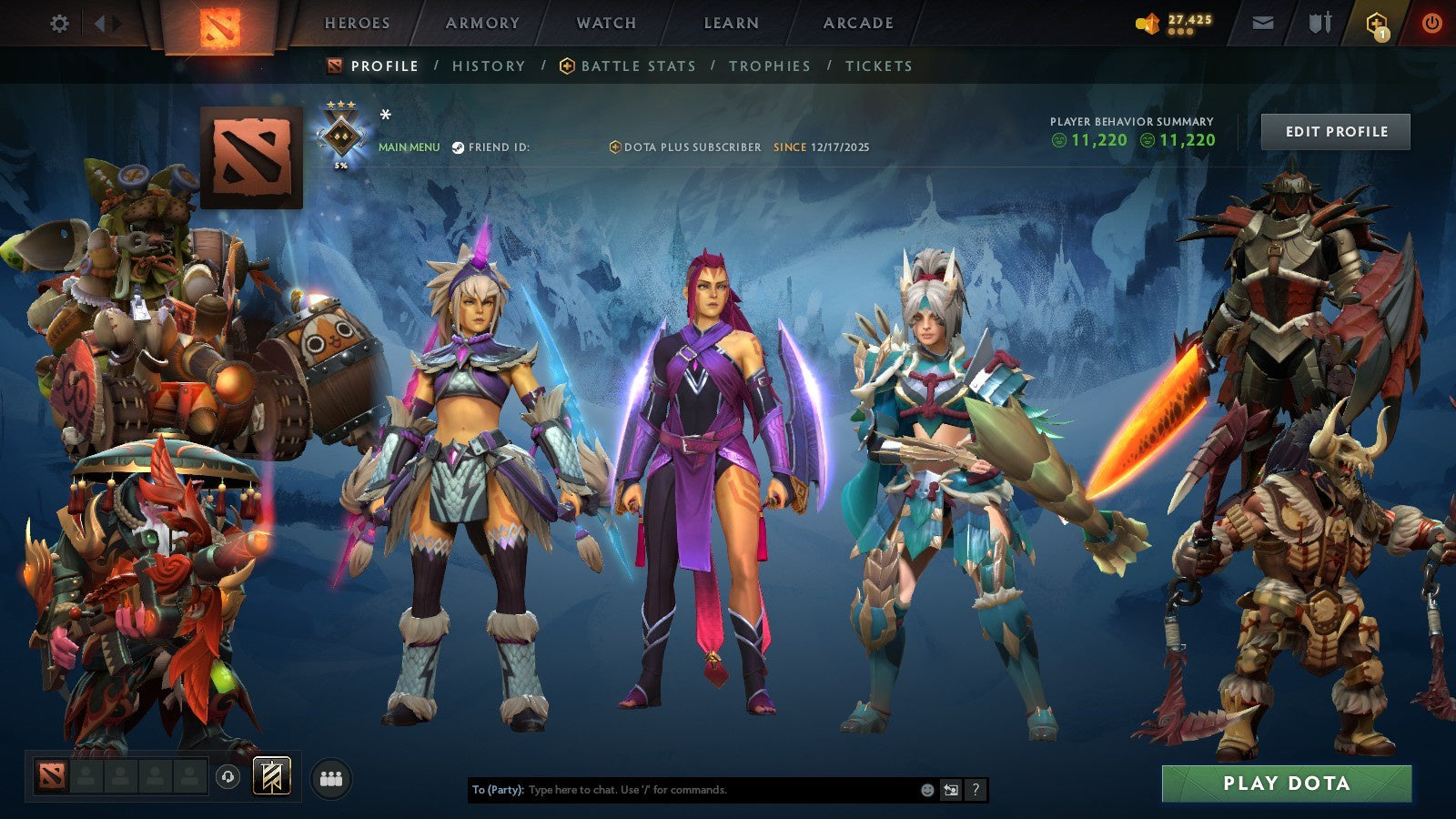Click the help question mark icon
This screenshot has width=1456, height=819.
click(x=975, y=790)
